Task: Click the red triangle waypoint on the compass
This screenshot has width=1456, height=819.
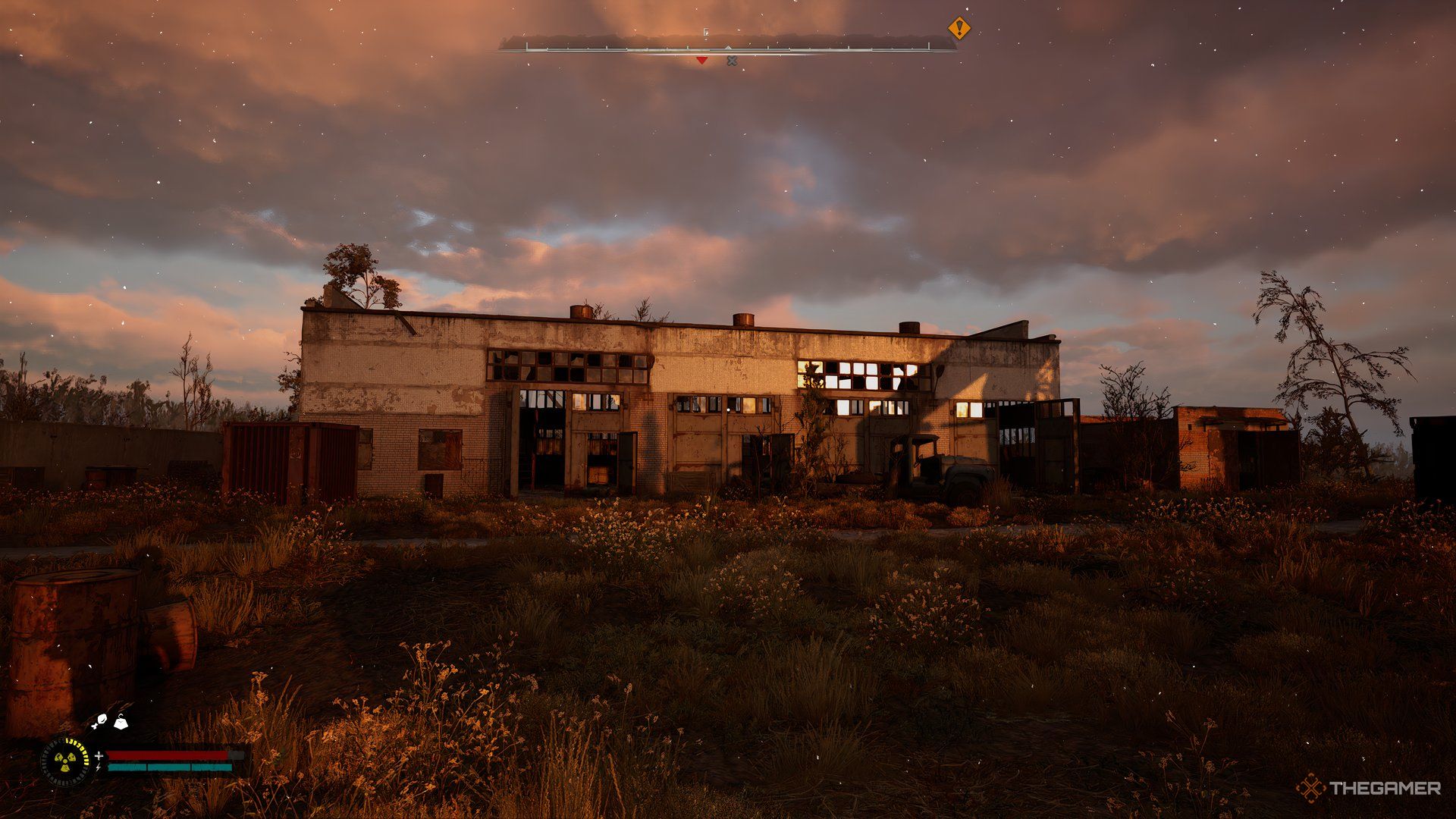Action: 701,61
